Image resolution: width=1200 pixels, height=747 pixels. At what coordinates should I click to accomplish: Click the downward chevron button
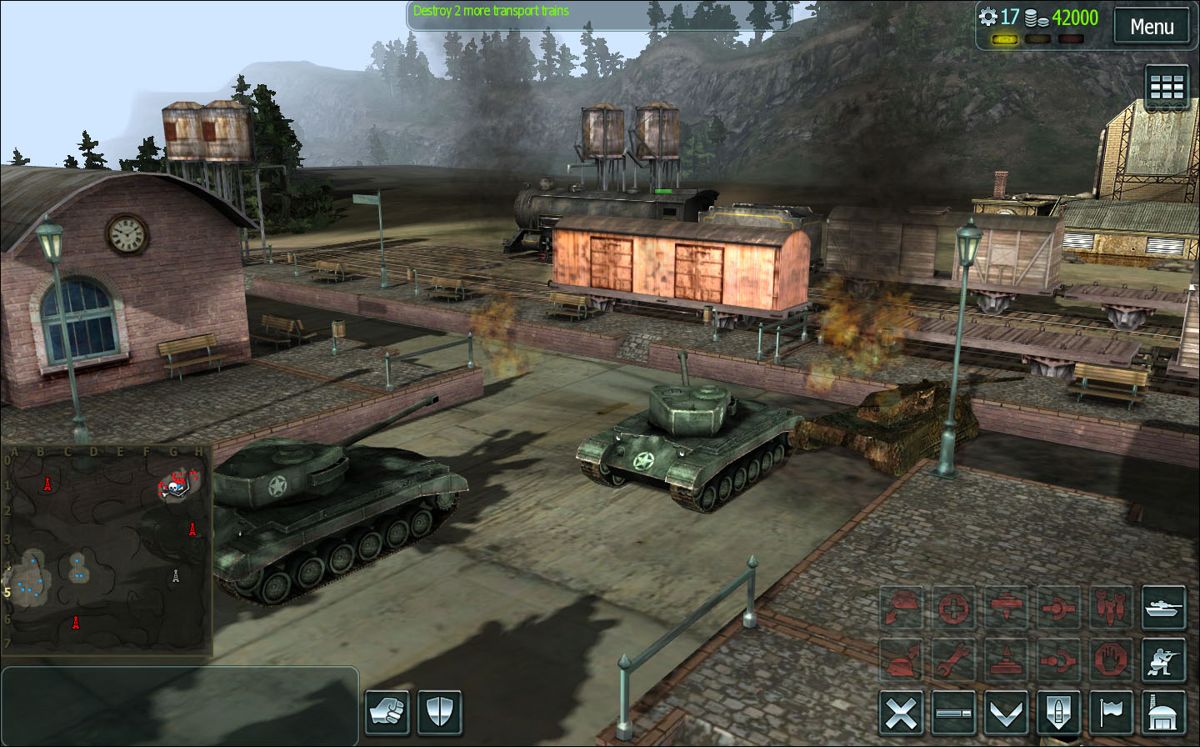(x=1006, y=713)
